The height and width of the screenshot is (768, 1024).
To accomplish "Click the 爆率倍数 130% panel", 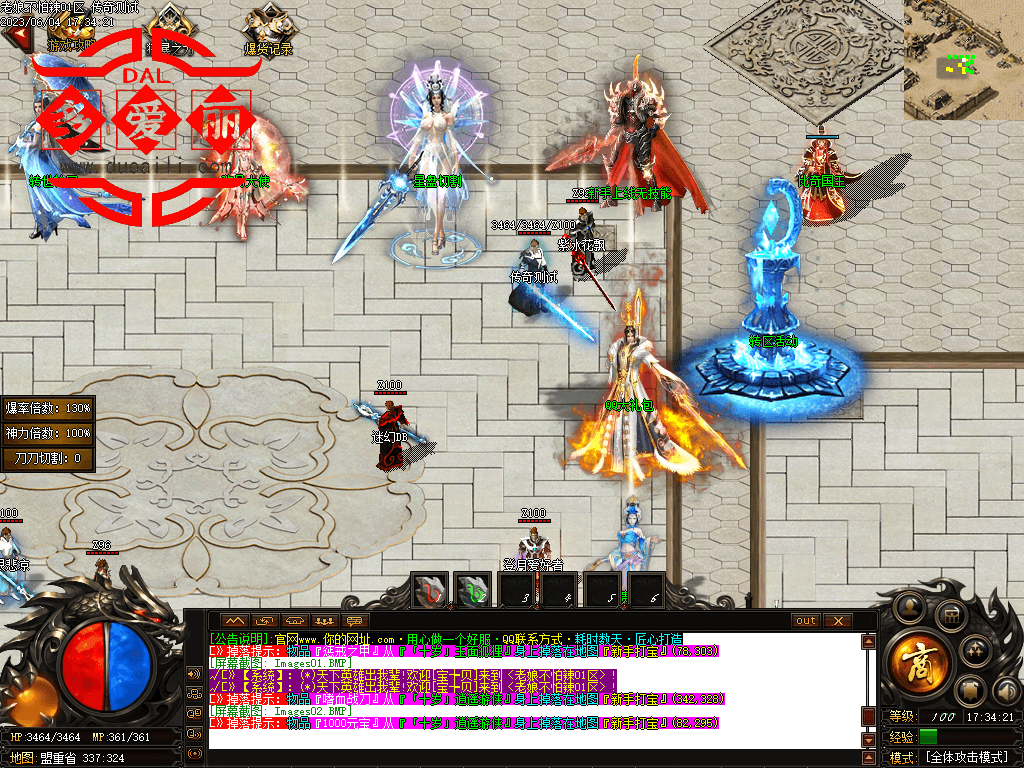I will click(x=47, y=408).
